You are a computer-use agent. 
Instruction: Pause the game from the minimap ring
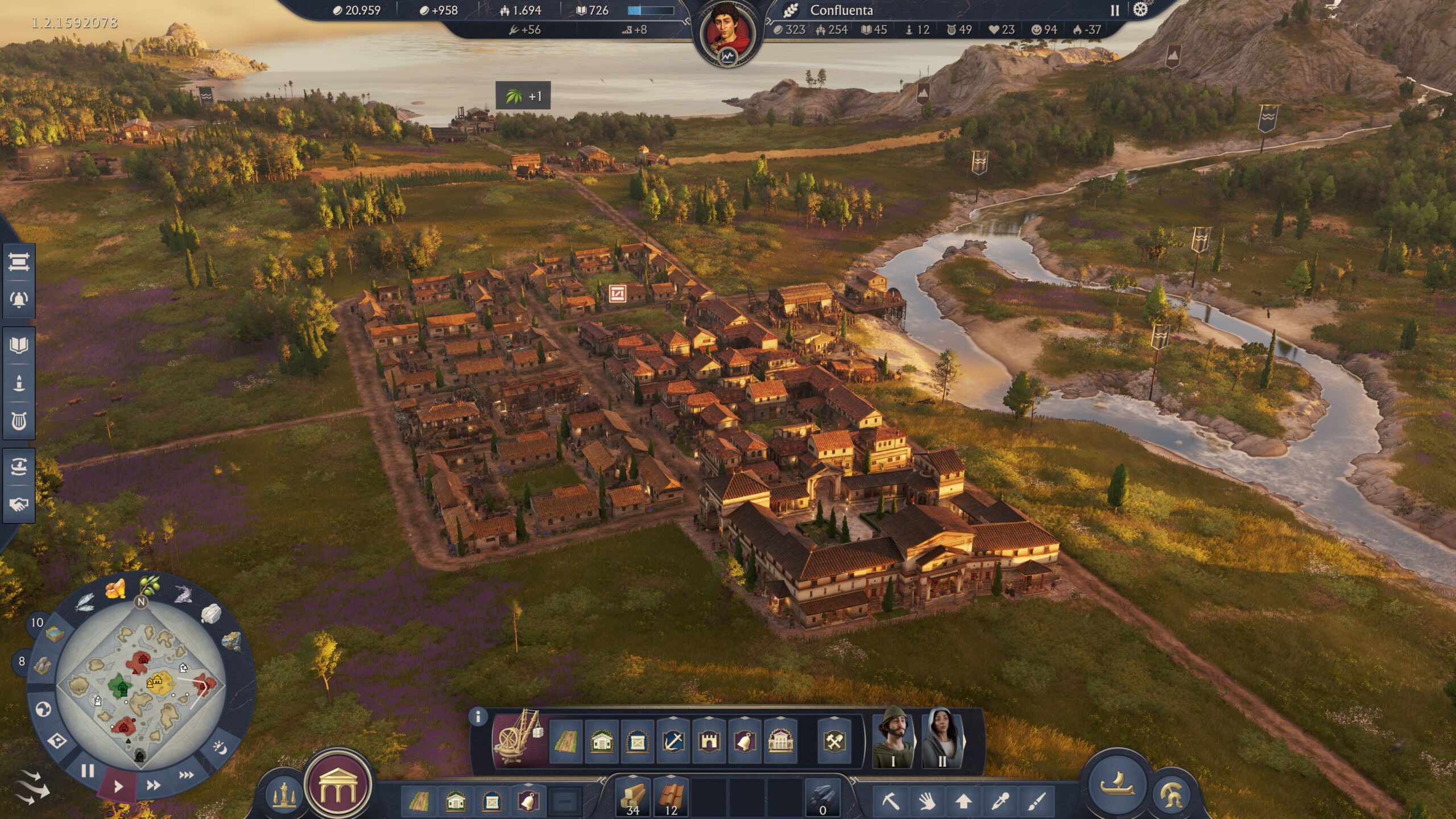(88, 771)
